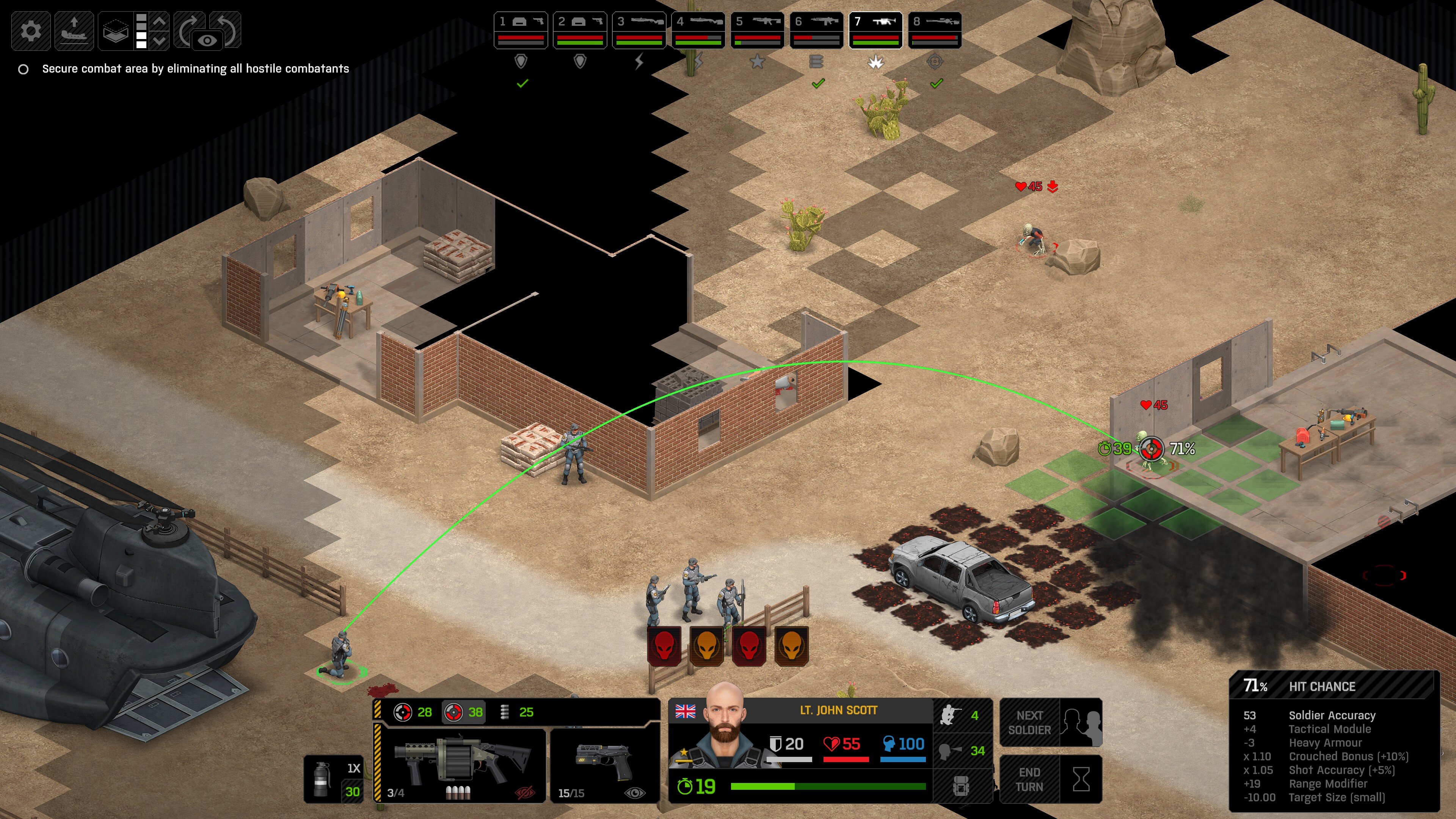The image size is (1456, 819).
Task: Open the gear settings menu
Action: coord(30,30)
